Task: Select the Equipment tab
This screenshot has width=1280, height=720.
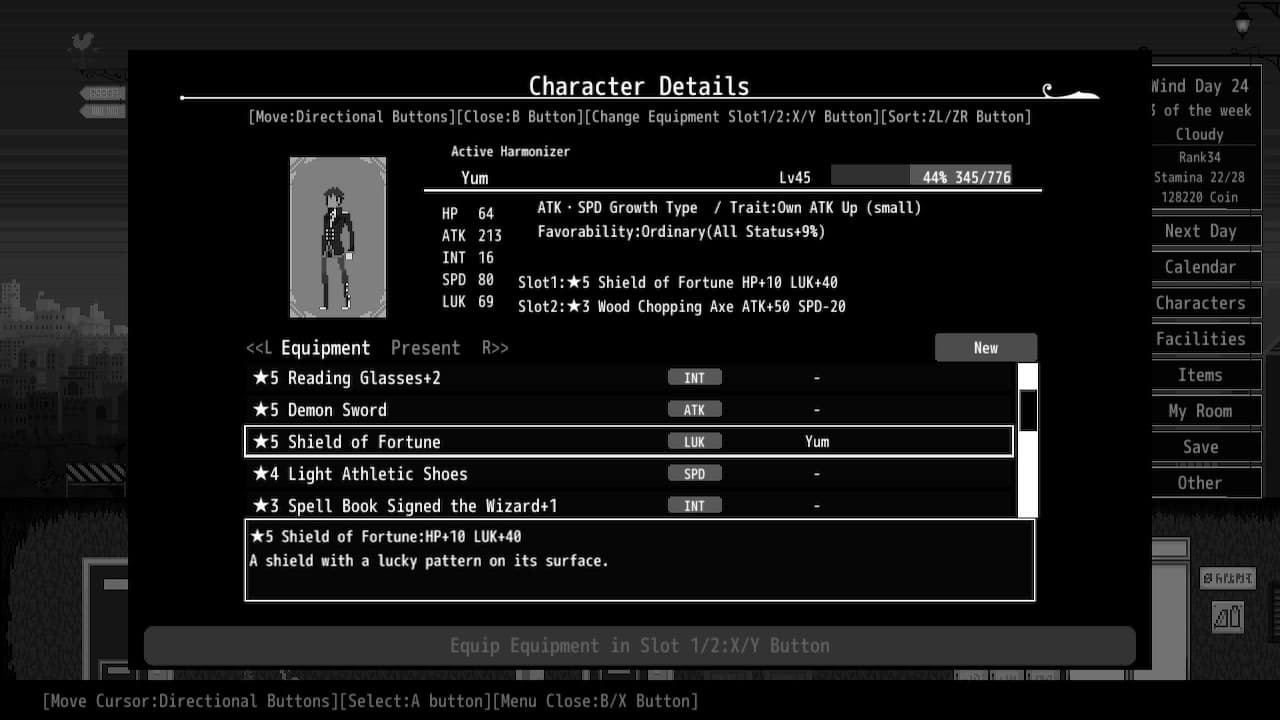Action: tap(324, 347)
